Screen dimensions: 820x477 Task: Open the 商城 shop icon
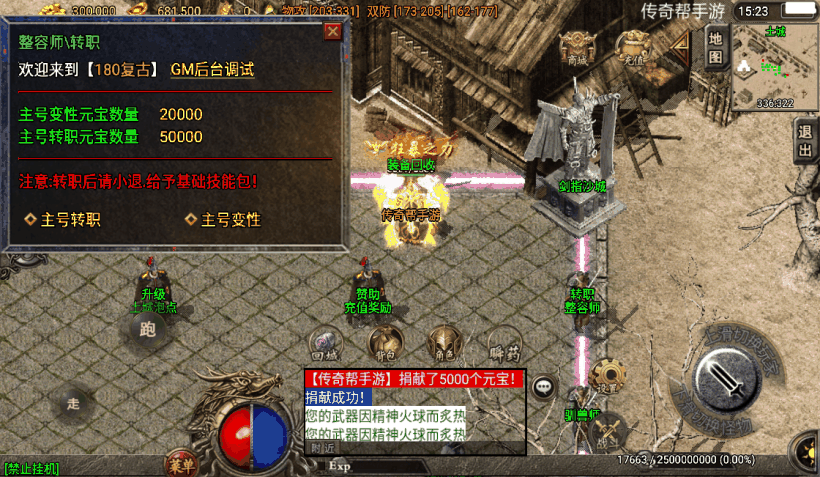click(576, 48)
